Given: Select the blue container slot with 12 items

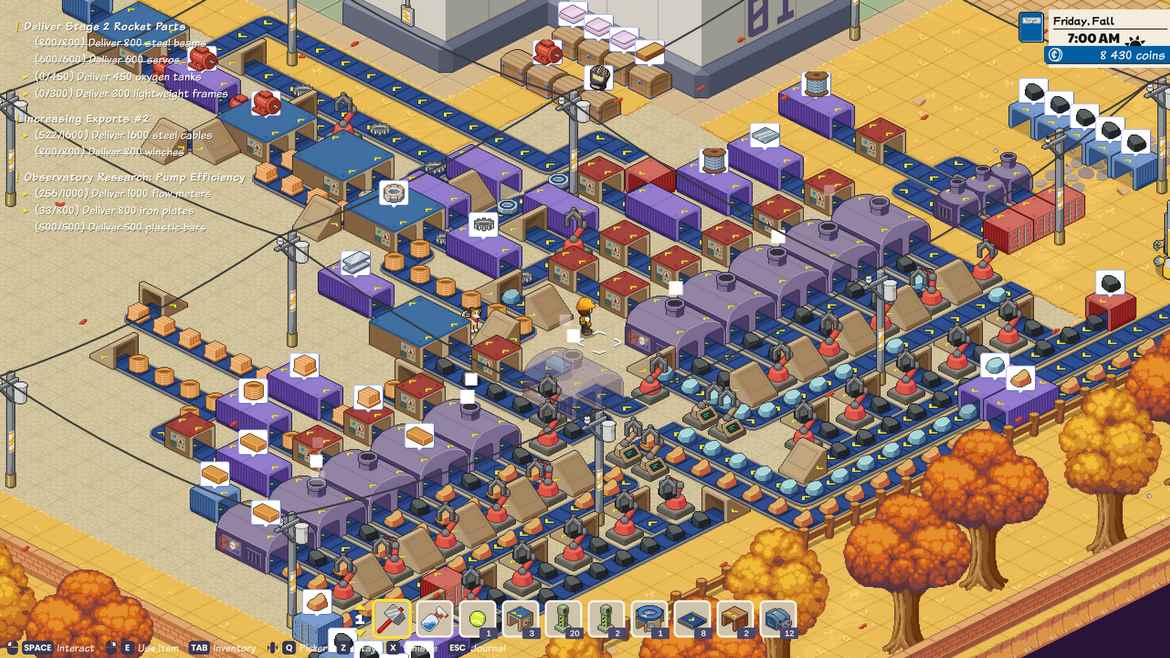Looking at the screenshot, I should click(x=778, y=620).
